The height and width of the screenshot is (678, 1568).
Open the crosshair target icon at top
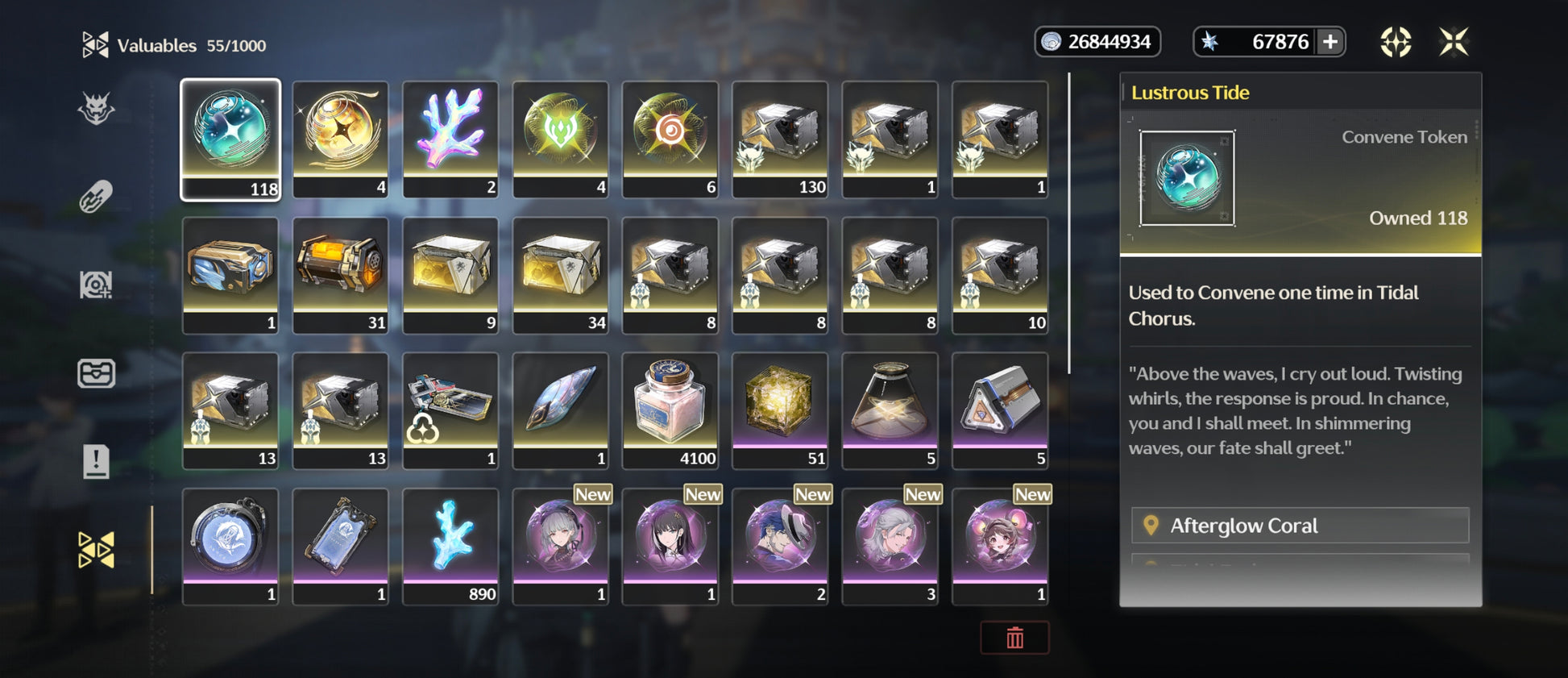click(1396, 42)
